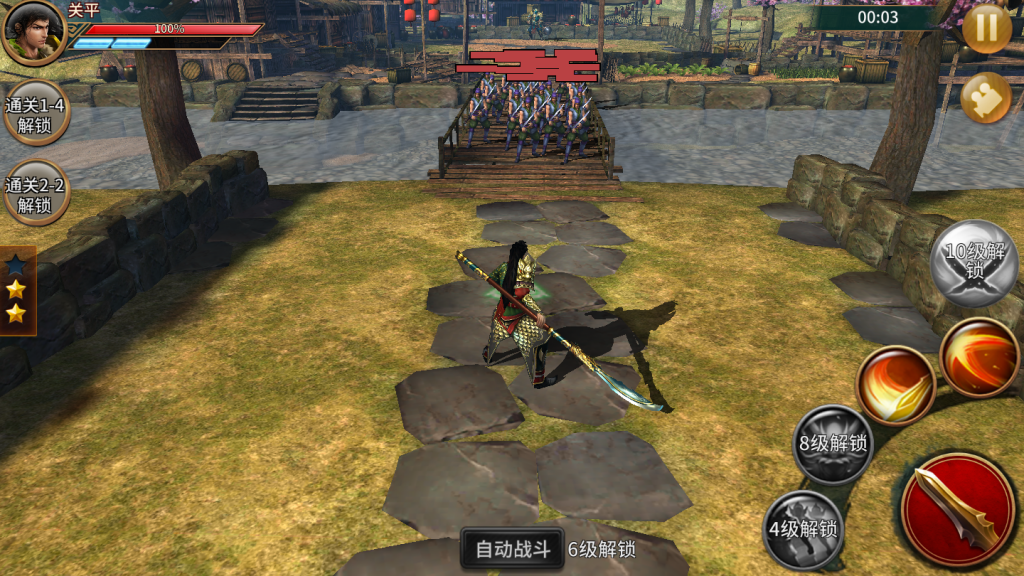Enable 自动战斗 auto battle
This screenshot has height=576, width=1024.
coord(513,549)
